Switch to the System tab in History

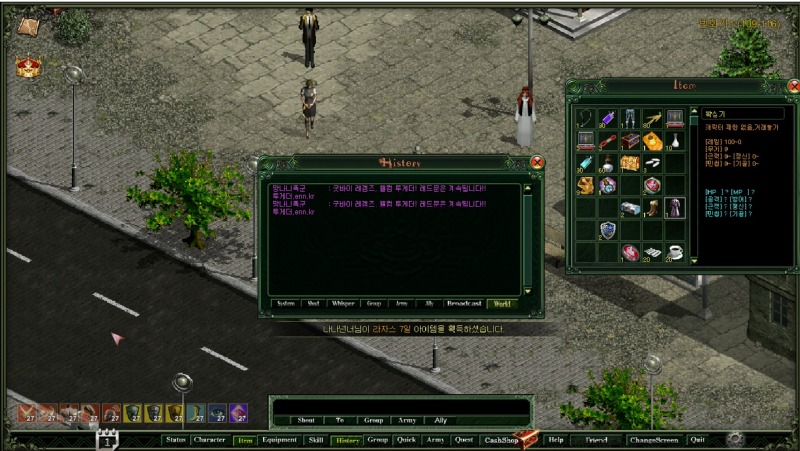coord(285,302)
